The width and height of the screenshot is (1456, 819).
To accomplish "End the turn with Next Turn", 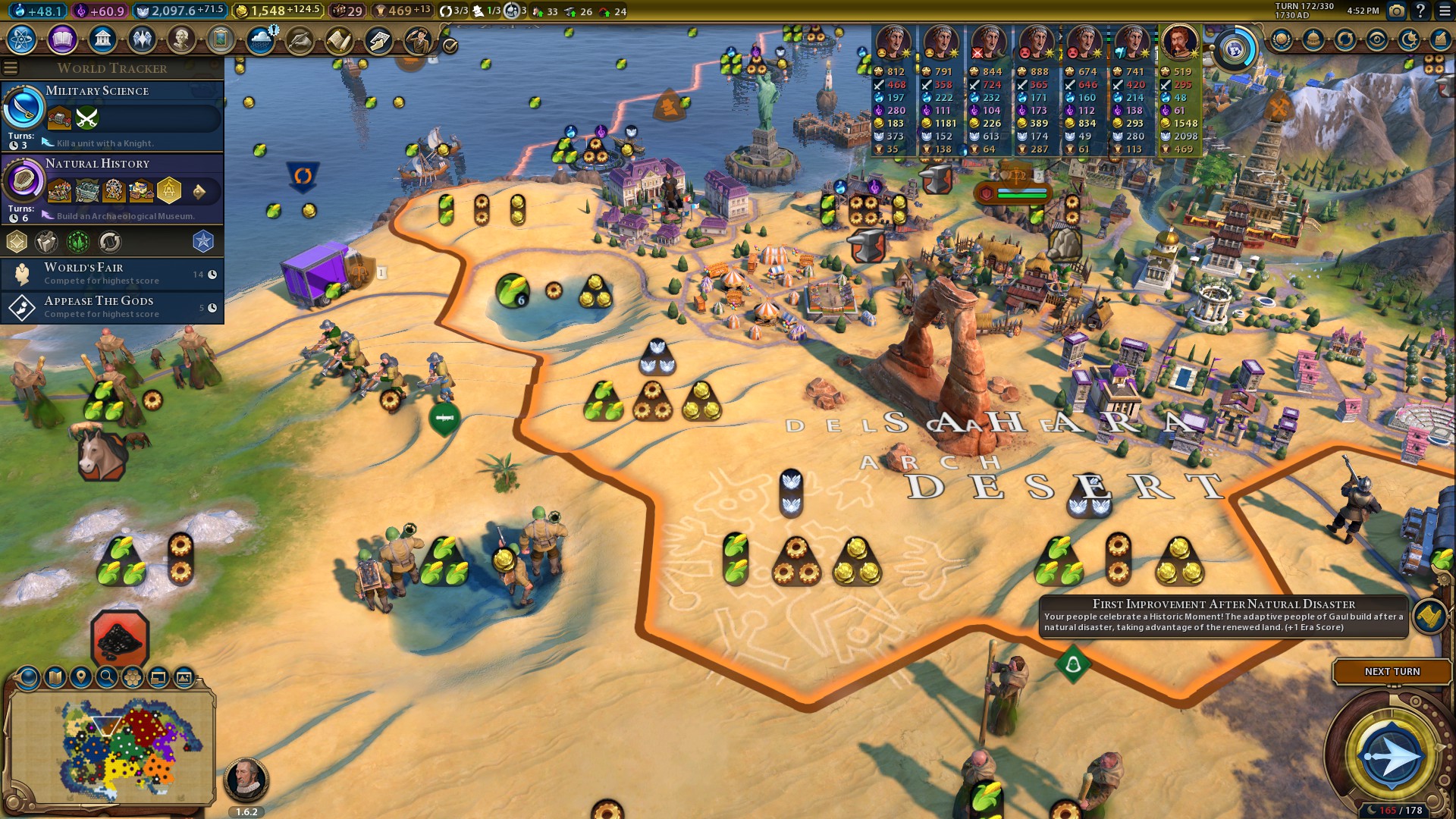I will [x=1392, y=672].
